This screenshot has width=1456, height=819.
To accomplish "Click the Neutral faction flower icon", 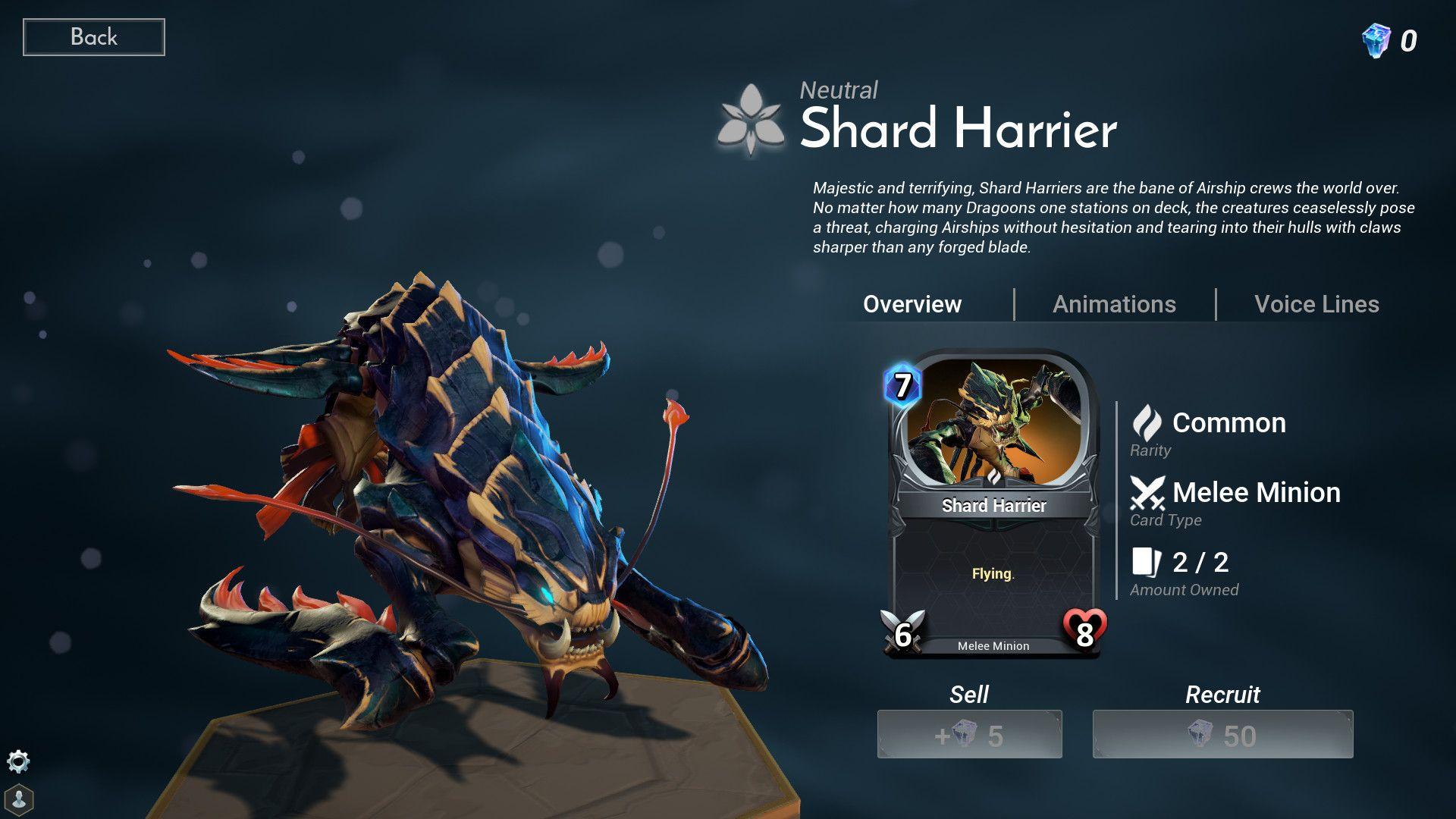I will coord(753,118).
